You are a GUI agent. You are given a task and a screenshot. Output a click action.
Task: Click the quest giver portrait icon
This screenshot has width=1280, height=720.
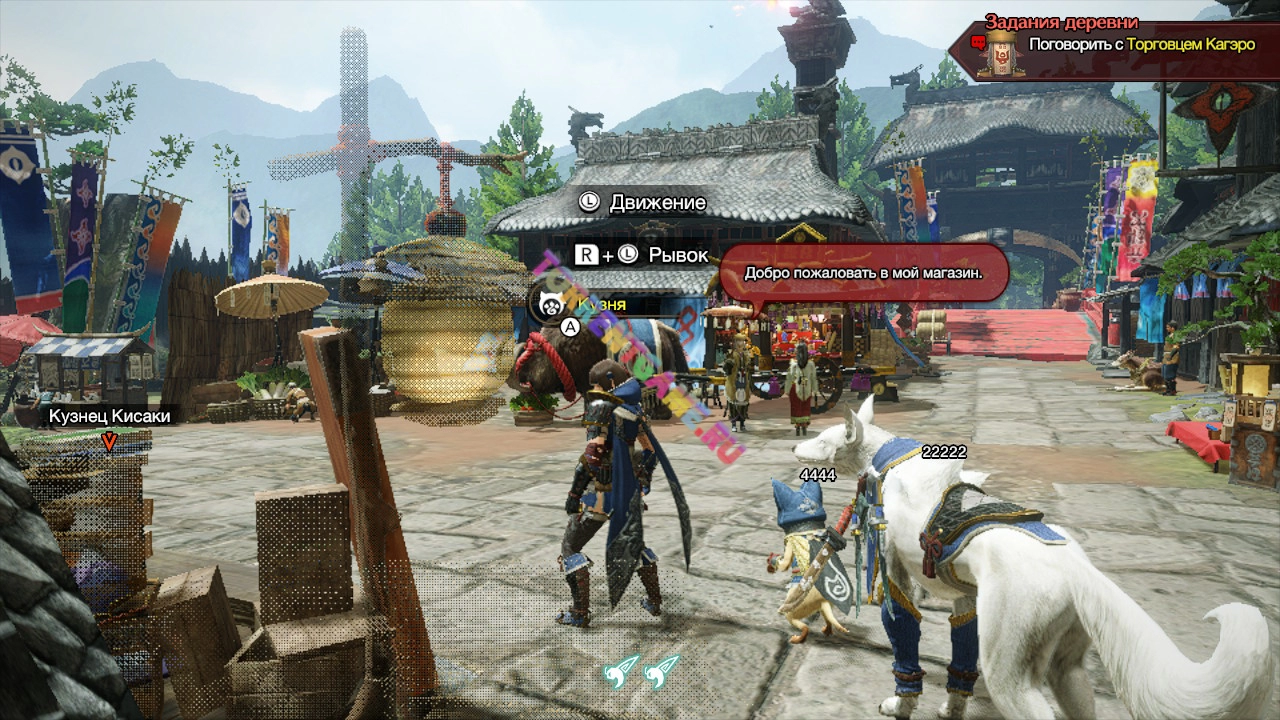click(x=997, y=51)
